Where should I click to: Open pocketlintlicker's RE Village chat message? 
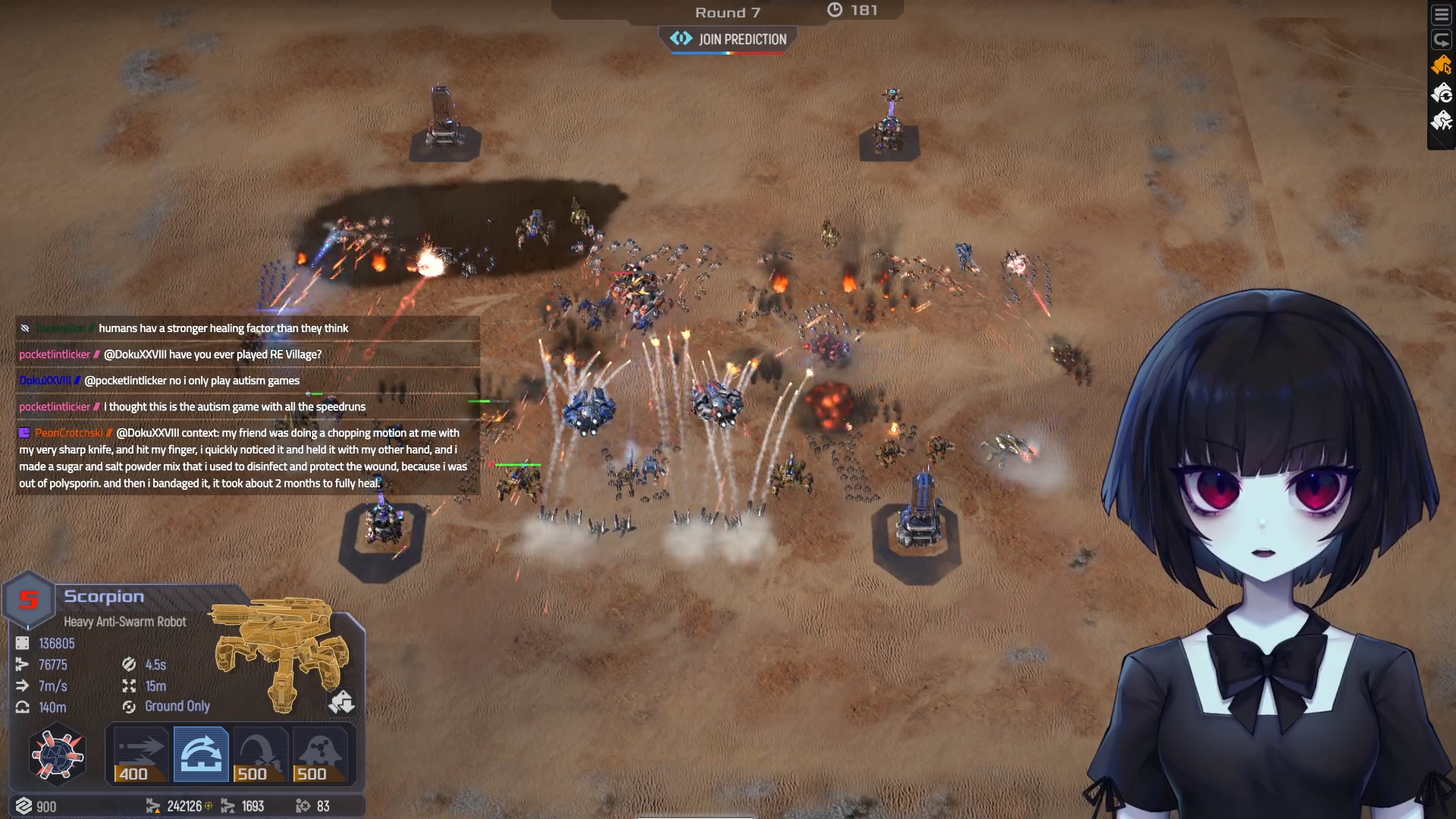(212, 354)
